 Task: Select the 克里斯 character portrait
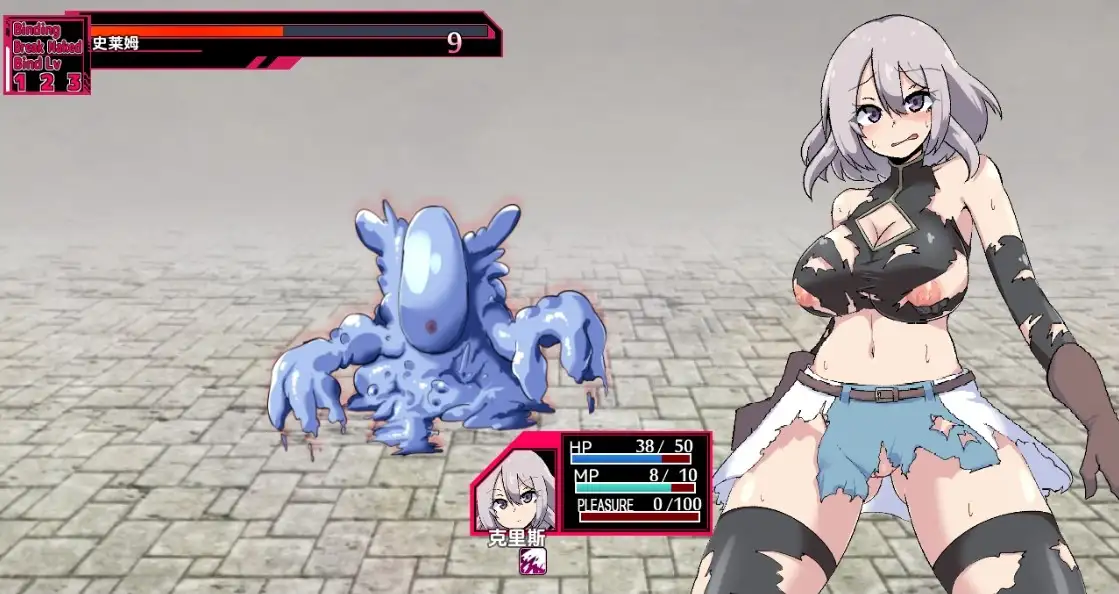coord(515,491)
